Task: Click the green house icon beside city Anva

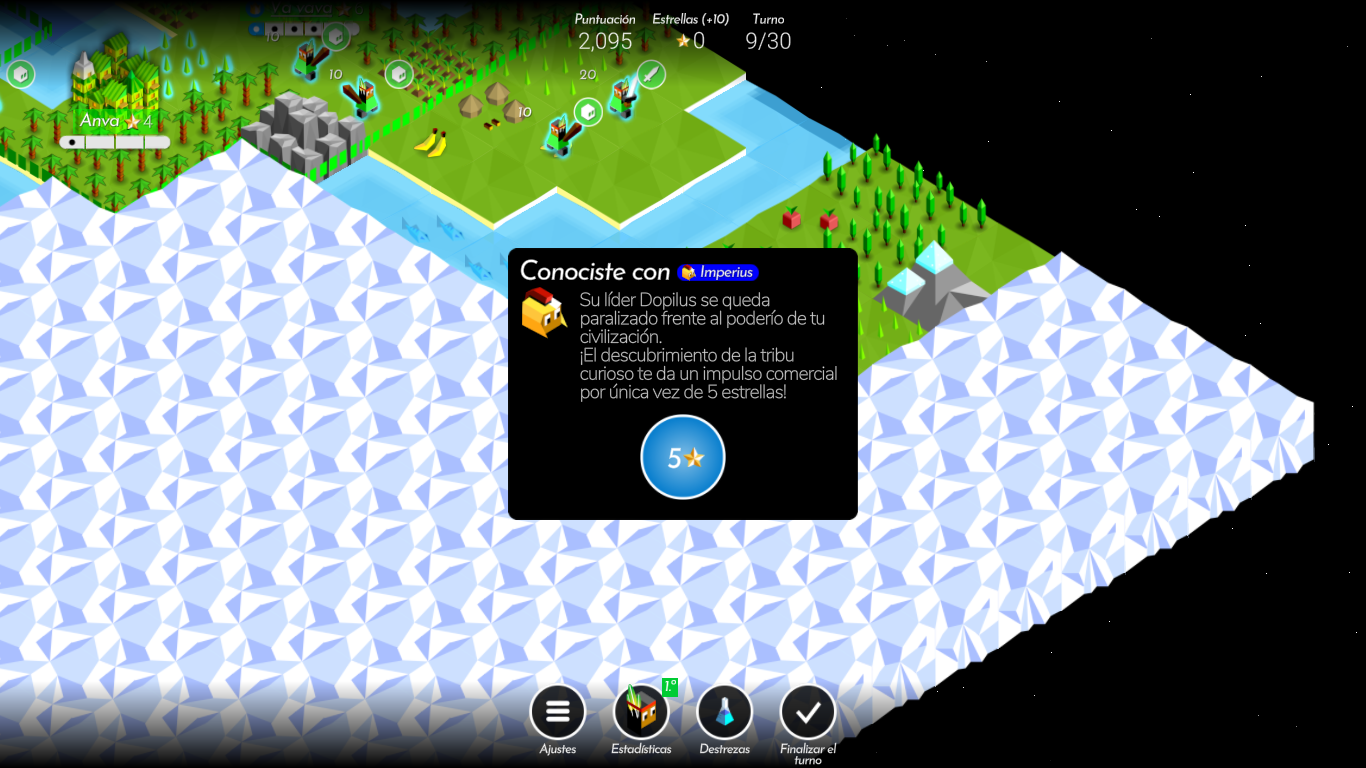Action: pos(21,74)
